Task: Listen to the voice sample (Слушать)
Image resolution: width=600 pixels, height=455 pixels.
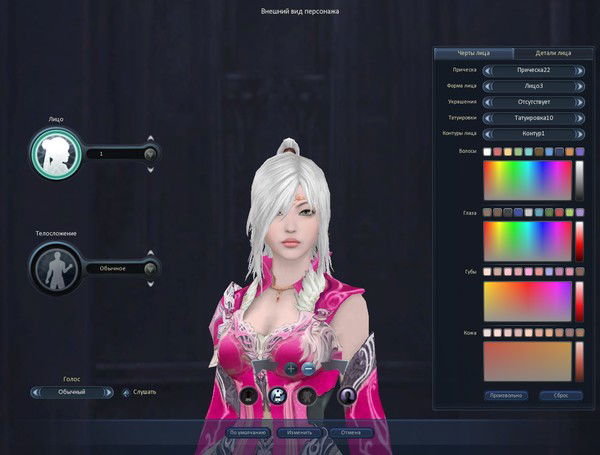Action: [140, 392]
